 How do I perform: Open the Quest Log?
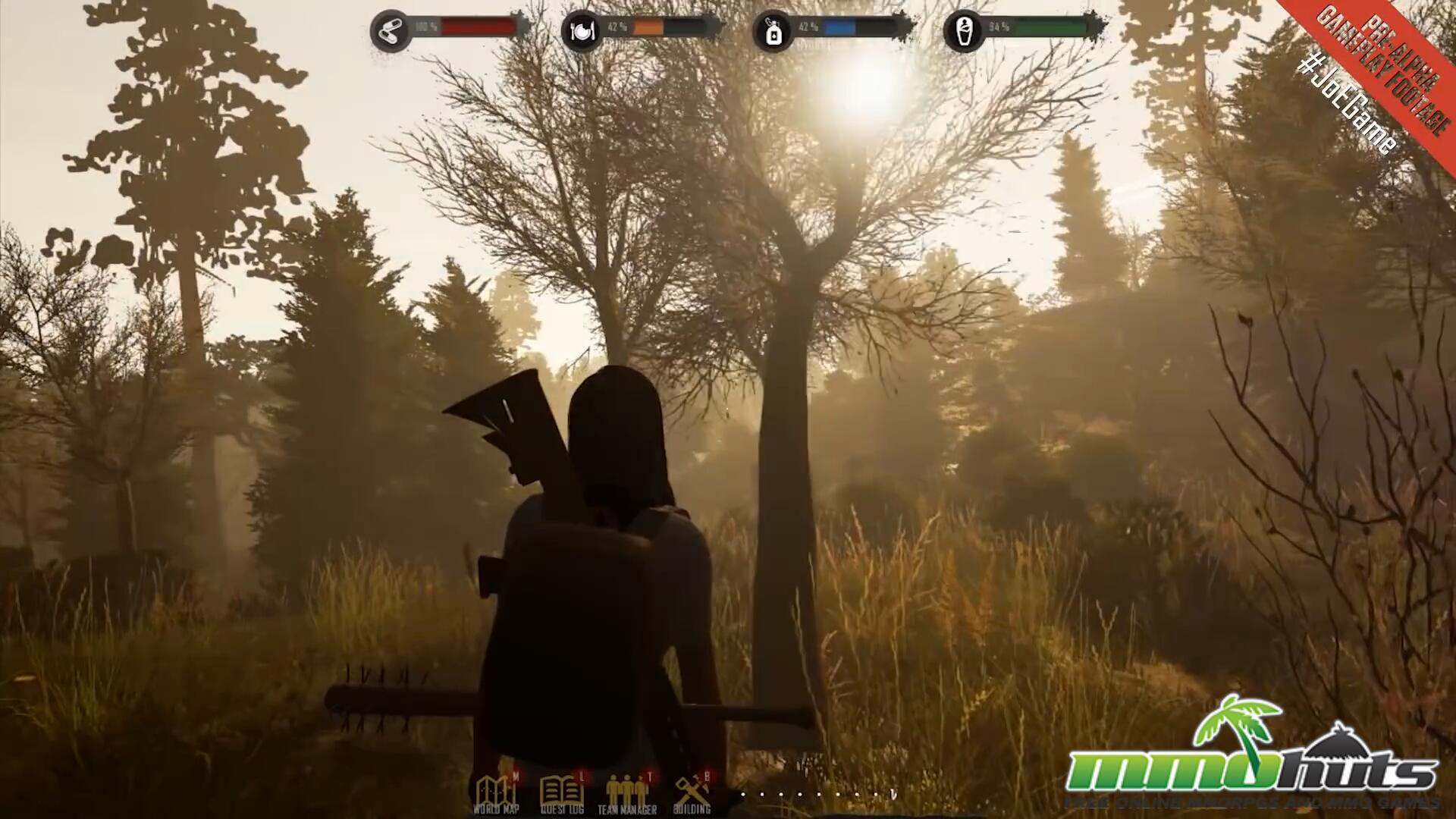(561, 793)
